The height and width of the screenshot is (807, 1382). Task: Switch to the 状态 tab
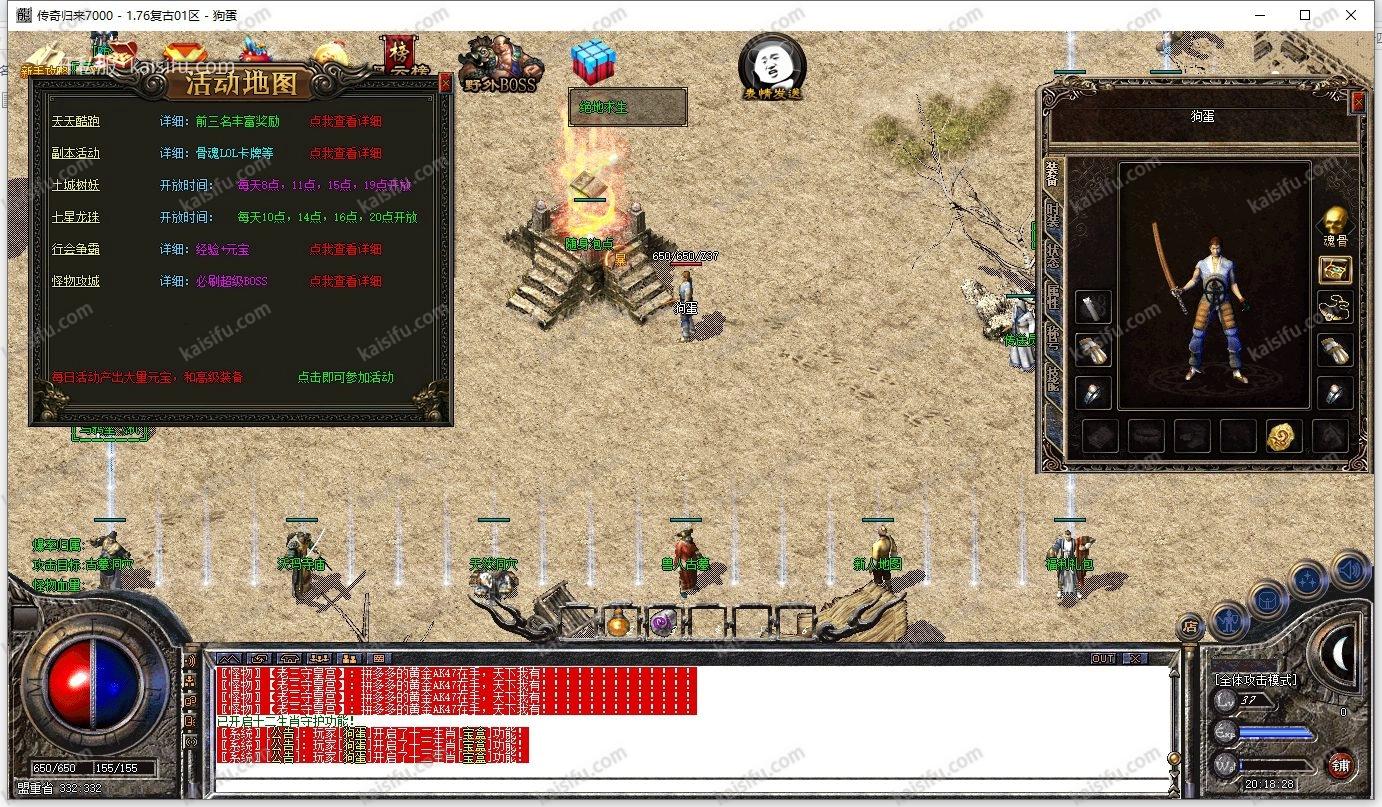point(1052,250)
